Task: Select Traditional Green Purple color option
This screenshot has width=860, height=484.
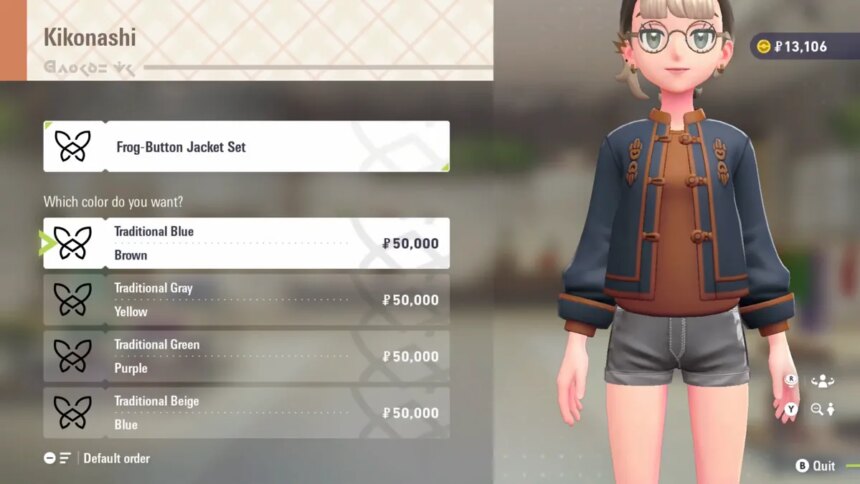Action: (246, 356)
